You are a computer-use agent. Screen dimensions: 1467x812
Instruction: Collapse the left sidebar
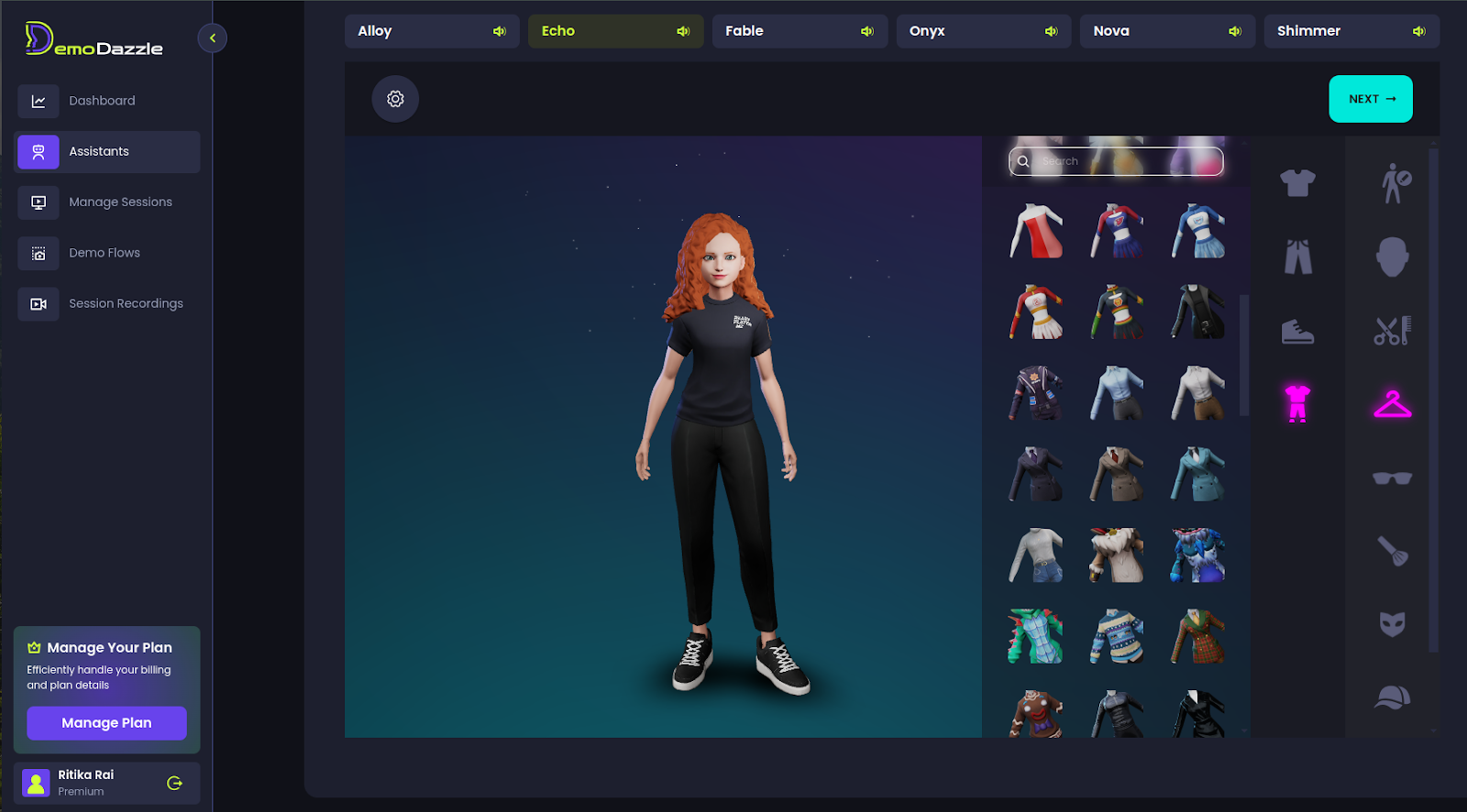click(x=212, y=38)
